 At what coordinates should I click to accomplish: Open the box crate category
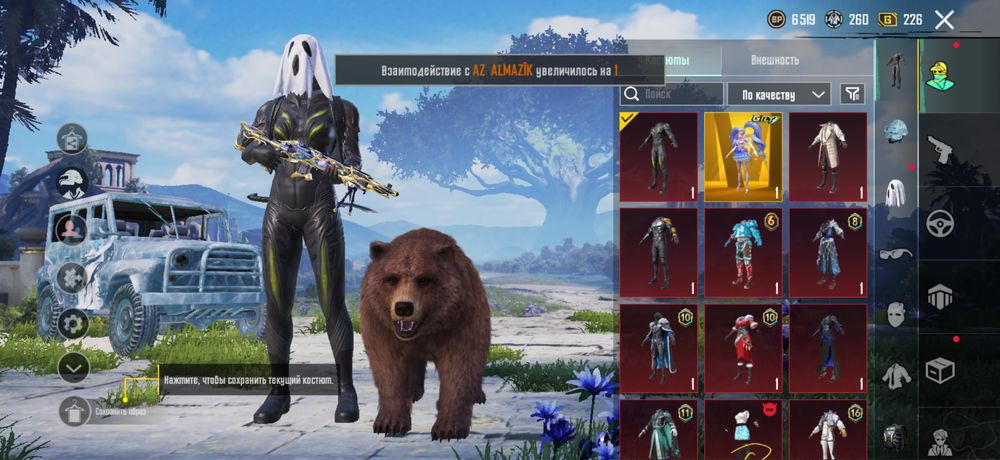[x=940, y=371]
